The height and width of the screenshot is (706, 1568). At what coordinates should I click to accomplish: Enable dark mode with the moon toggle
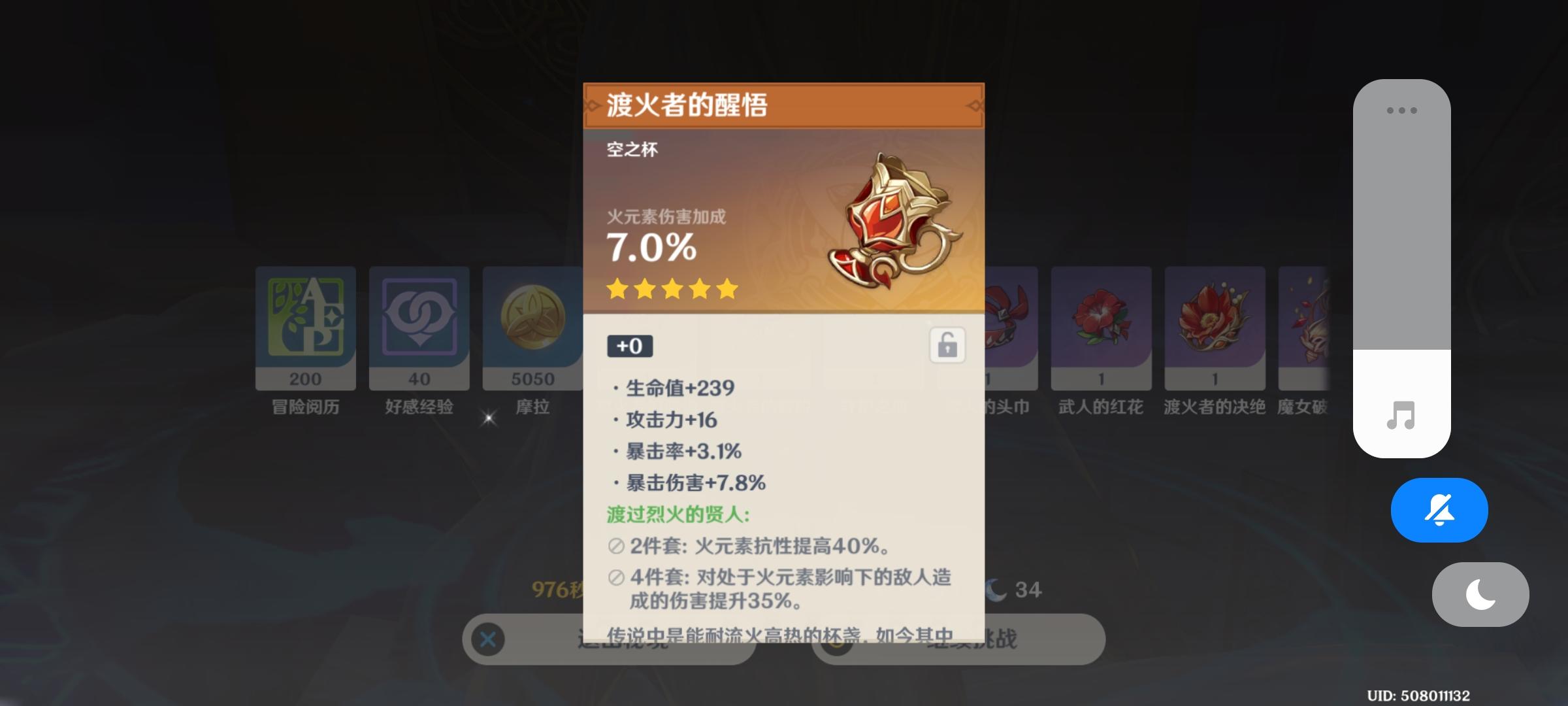1480,594
